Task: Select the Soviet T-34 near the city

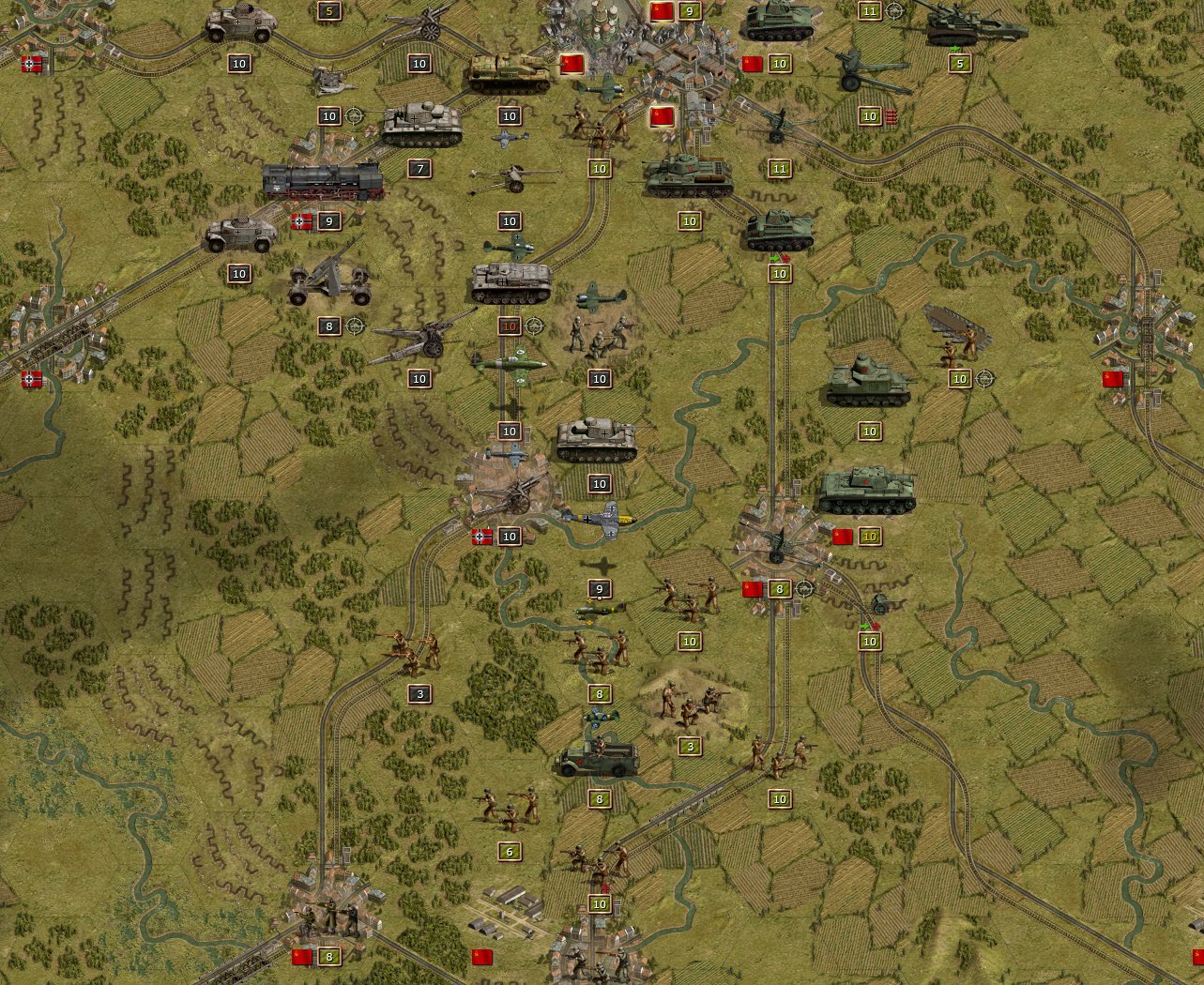Action: 685,174
